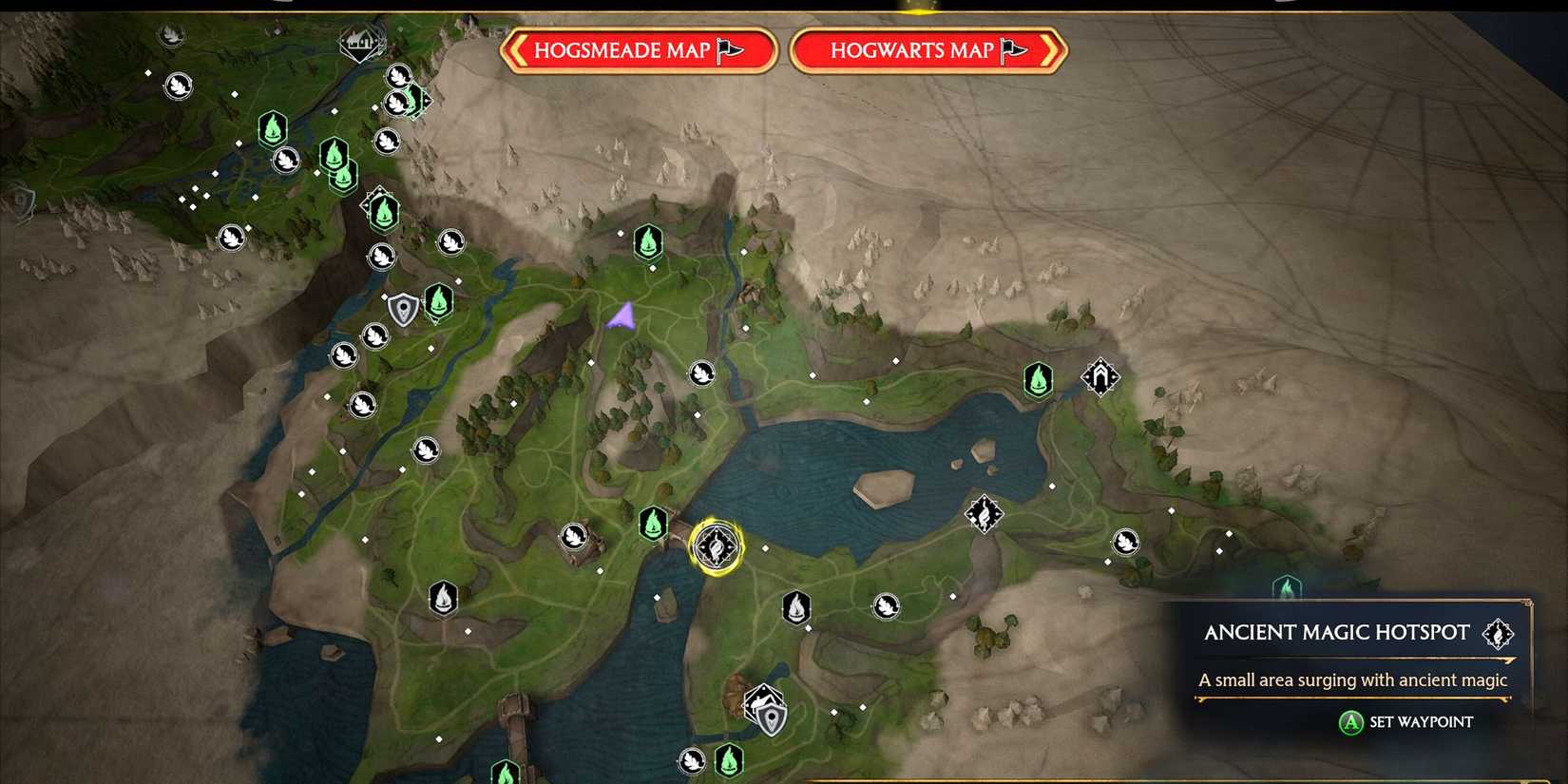Open the campsite flame icon south of the bridge
1568x784 pixels.
(795, 608)
